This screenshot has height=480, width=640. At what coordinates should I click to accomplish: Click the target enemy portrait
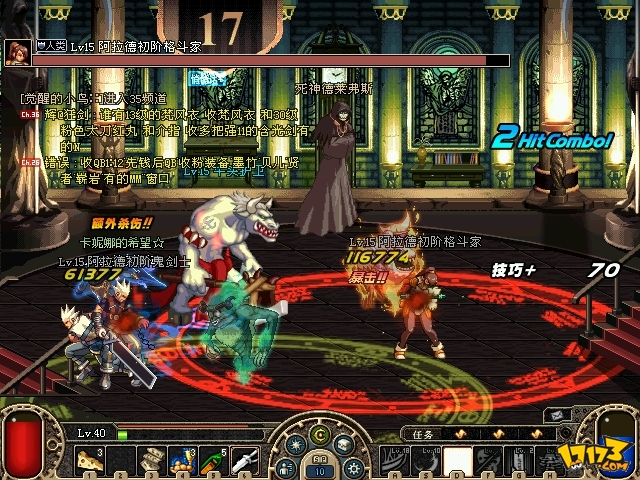[17, 52]
